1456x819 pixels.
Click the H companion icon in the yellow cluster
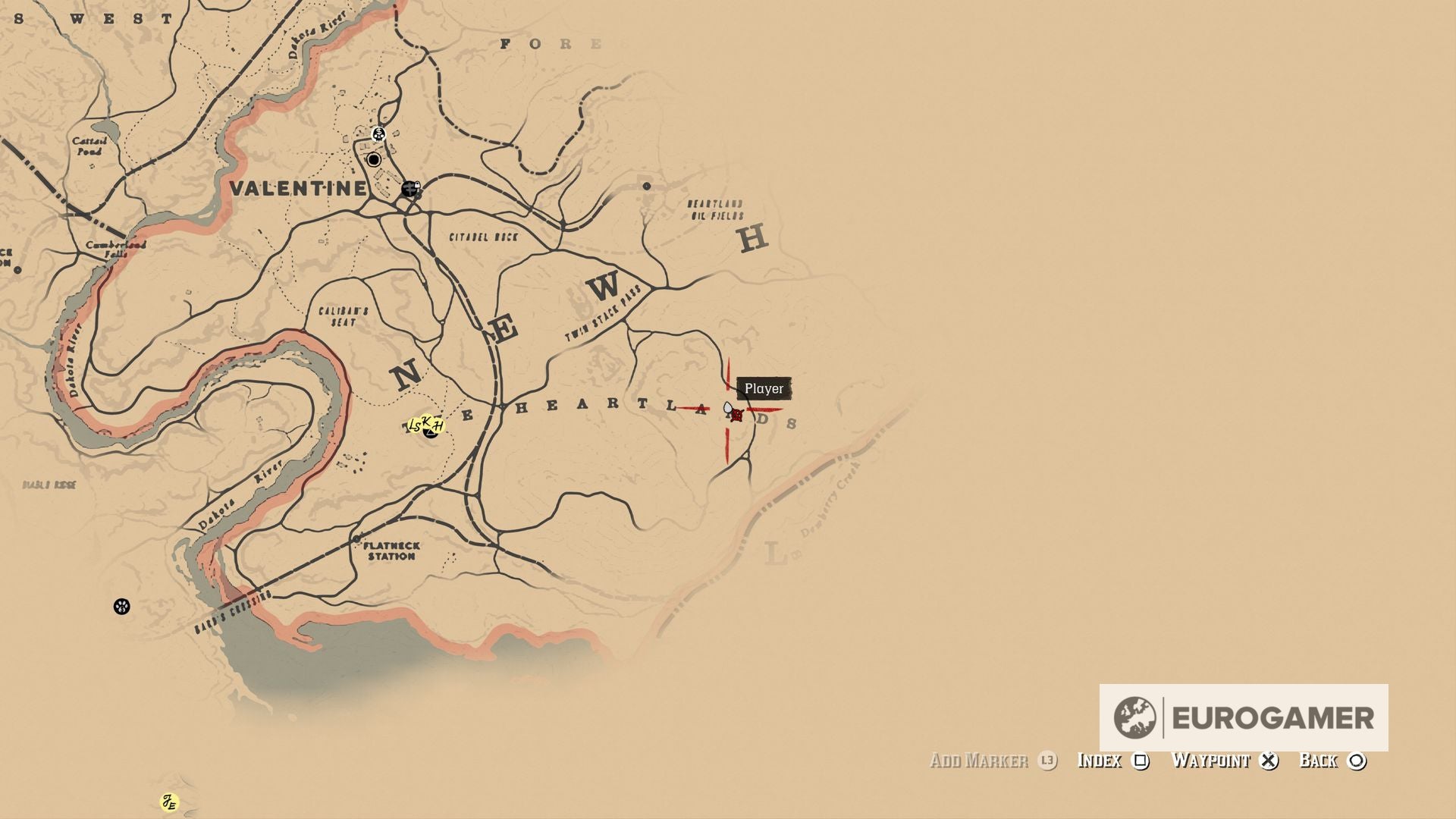click(438, 426)
